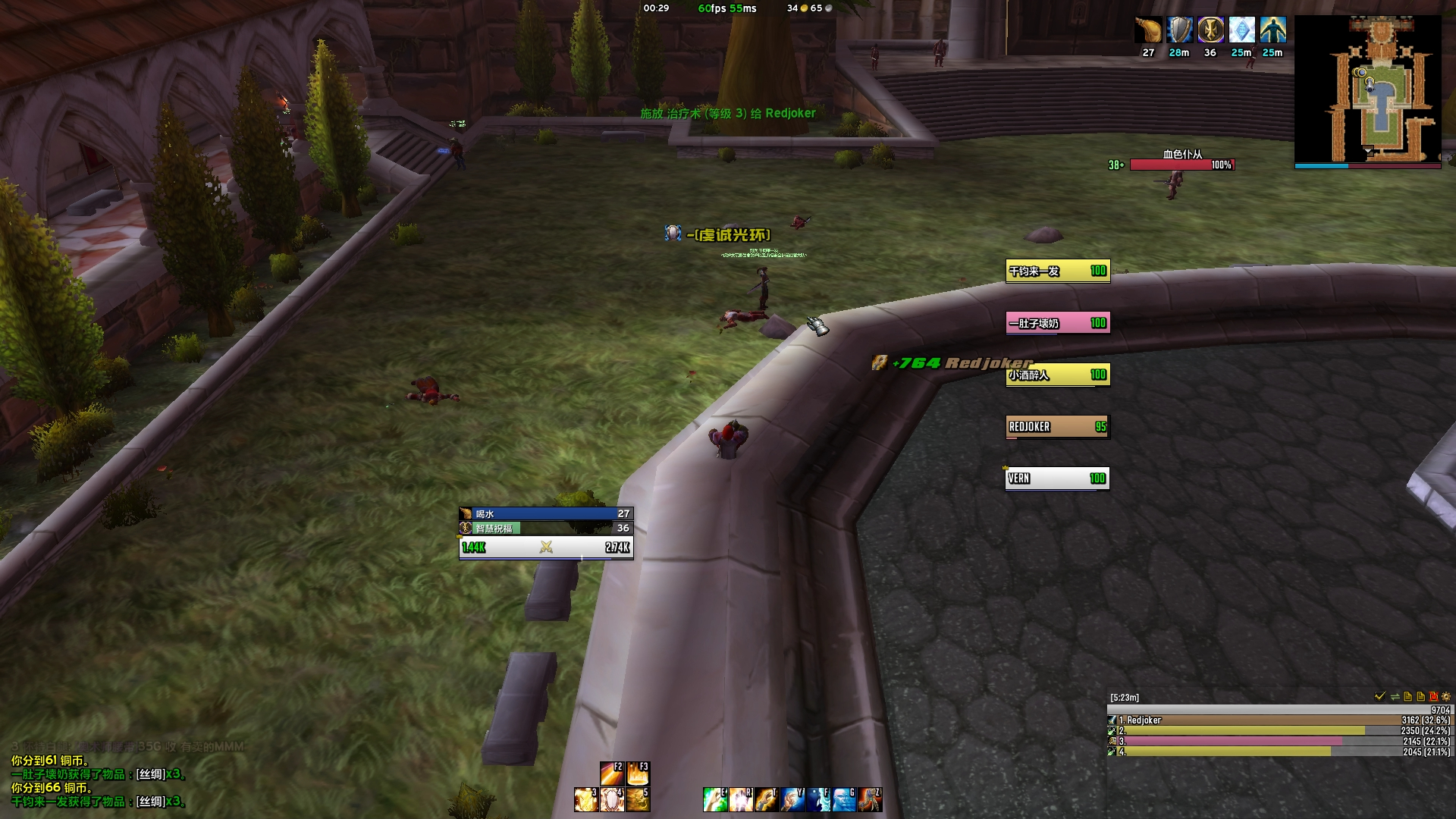
Task: Reset damage meter with red crossed icon
Action: (x=1433, y=696)
